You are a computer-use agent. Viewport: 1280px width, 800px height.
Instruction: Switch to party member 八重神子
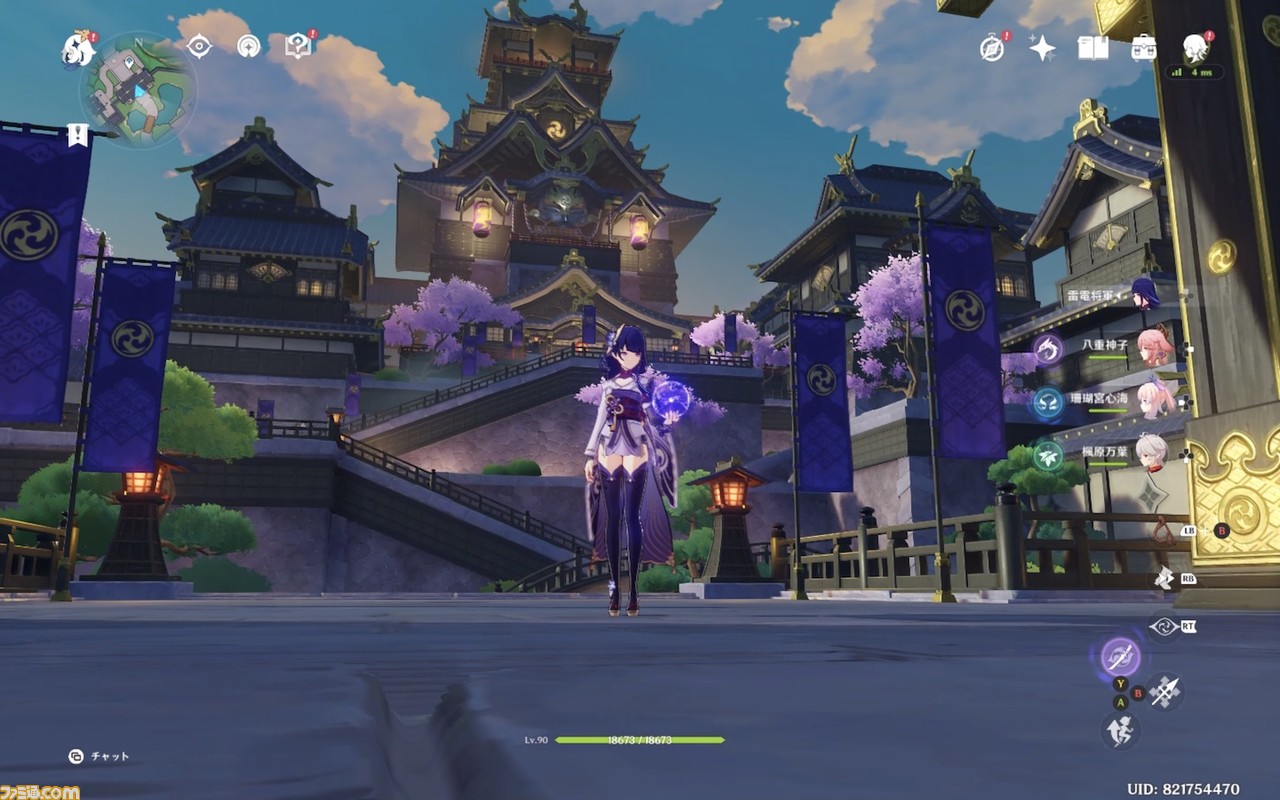click(1152, 347)
